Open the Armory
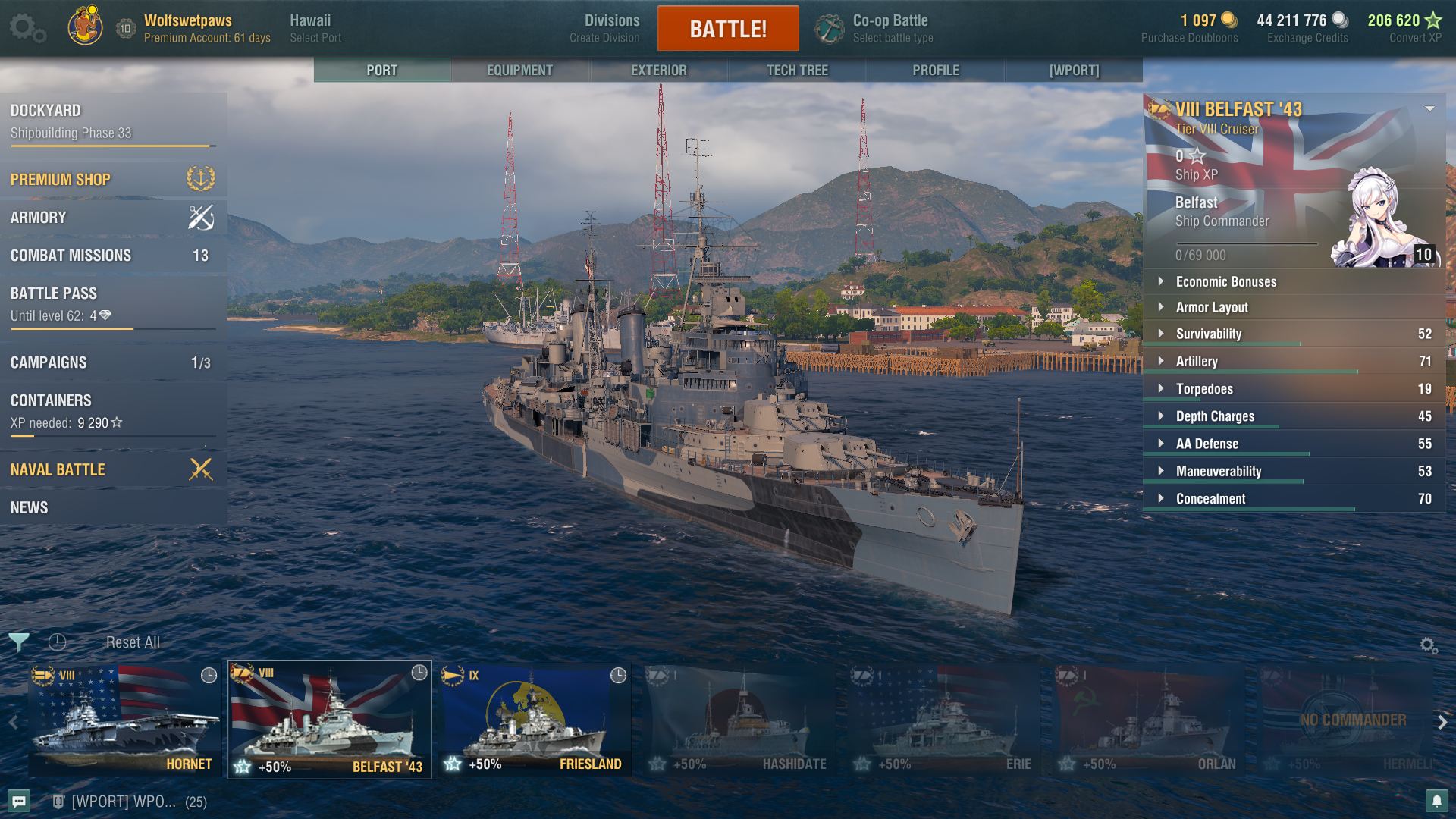Image resolution: width=1456 pixels, height=819 pixels. click(x=112, y=218)
